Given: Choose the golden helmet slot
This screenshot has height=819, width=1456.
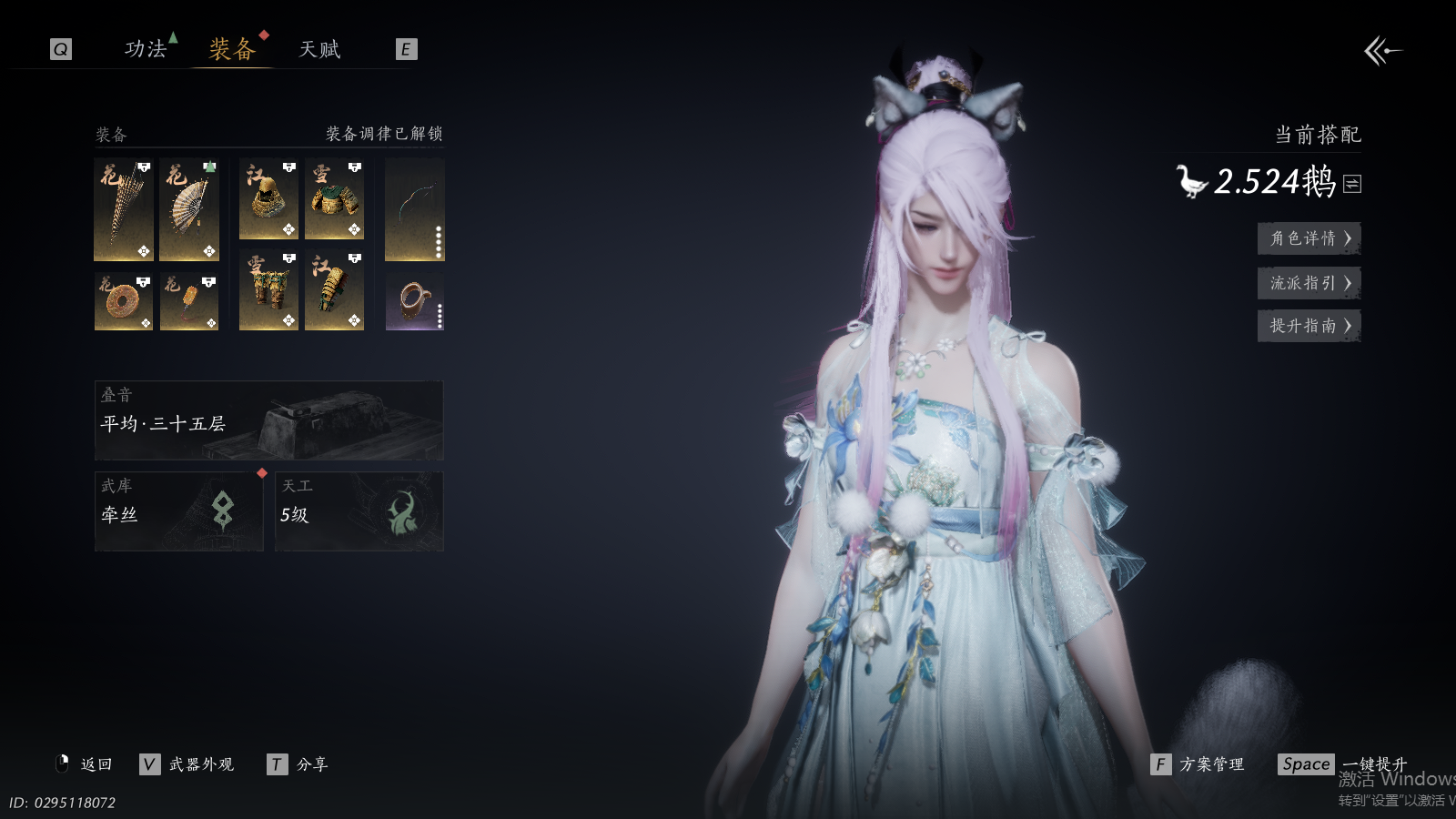Looking at the screenshot, I should click(x=268, y=199).
